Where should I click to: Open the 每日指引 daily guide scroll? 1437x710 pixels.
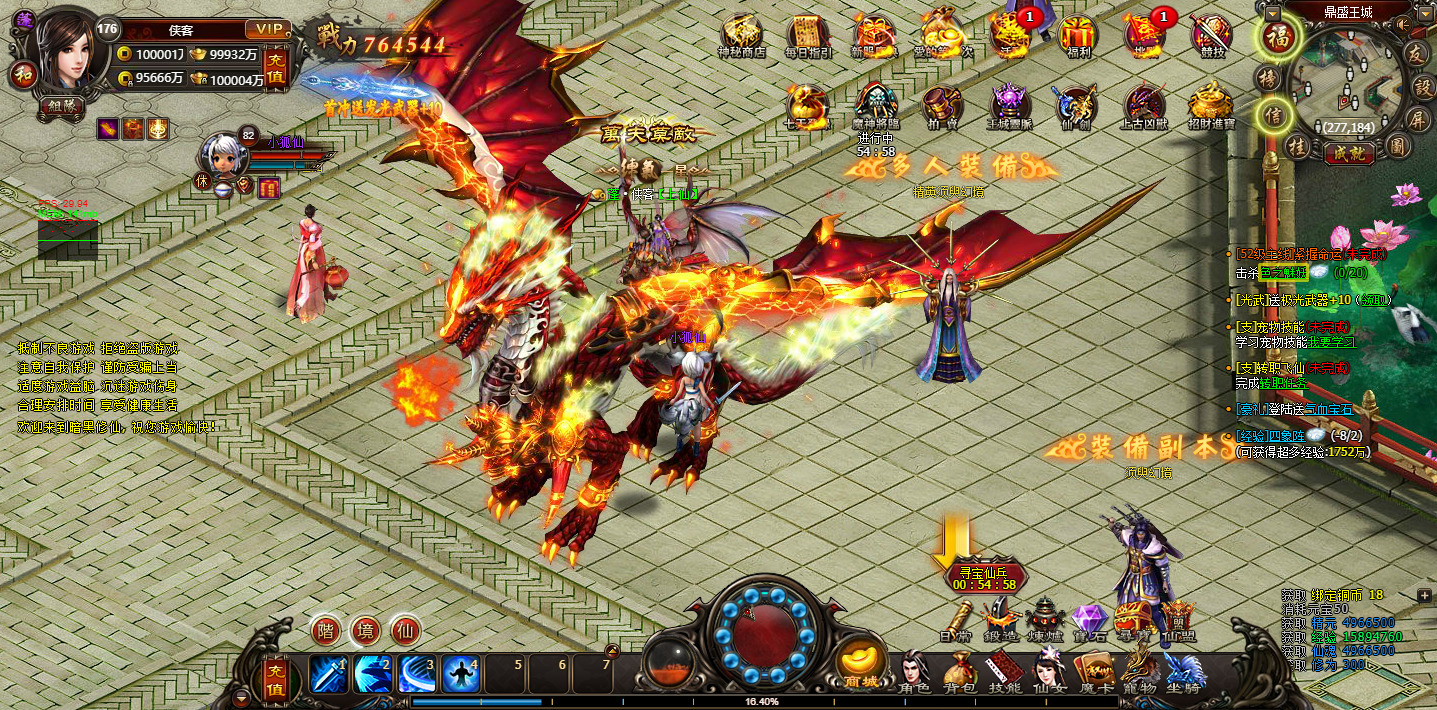point(808,36)
